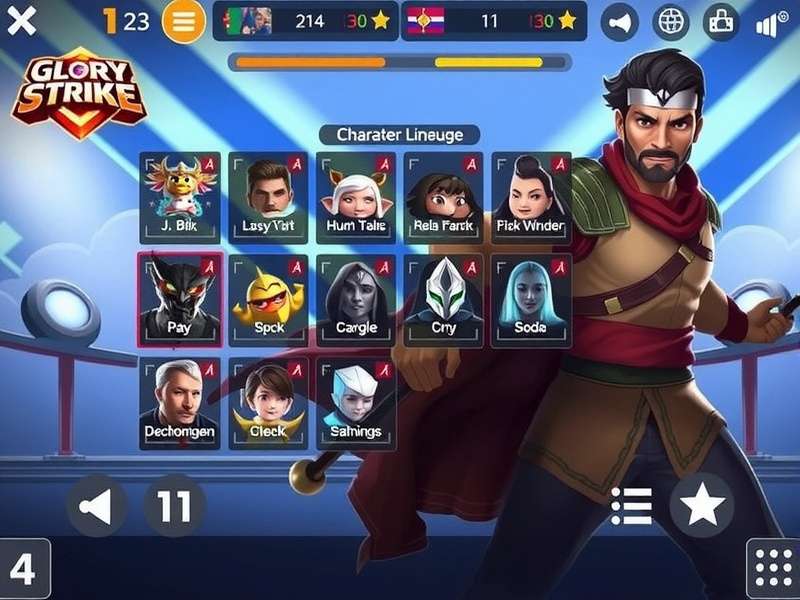The image size is (800, 600).
Task: Choose the Fisk Wrider character
Action: click(x=530, y=196)
